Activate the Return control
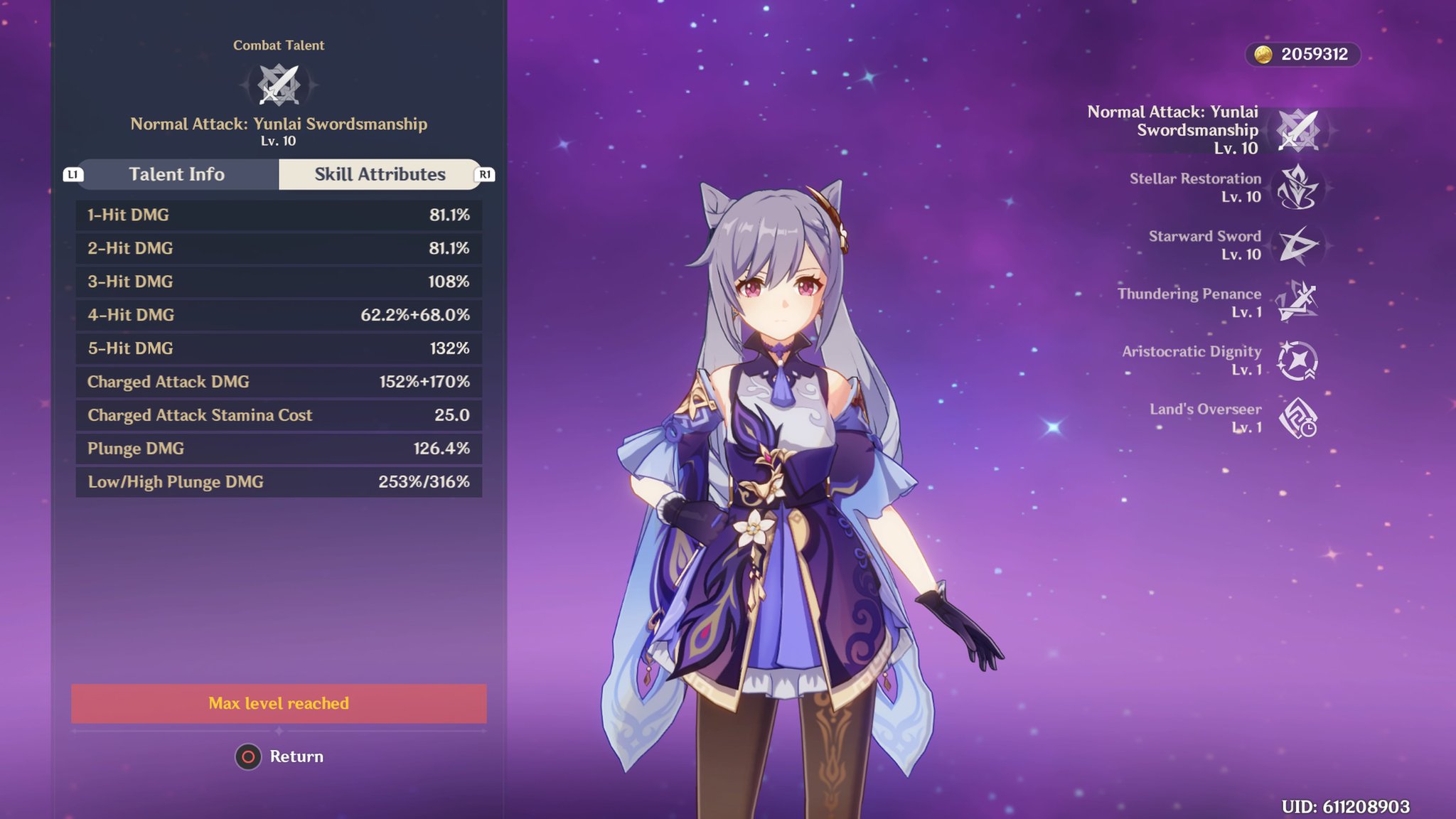 tap(279, 756)
